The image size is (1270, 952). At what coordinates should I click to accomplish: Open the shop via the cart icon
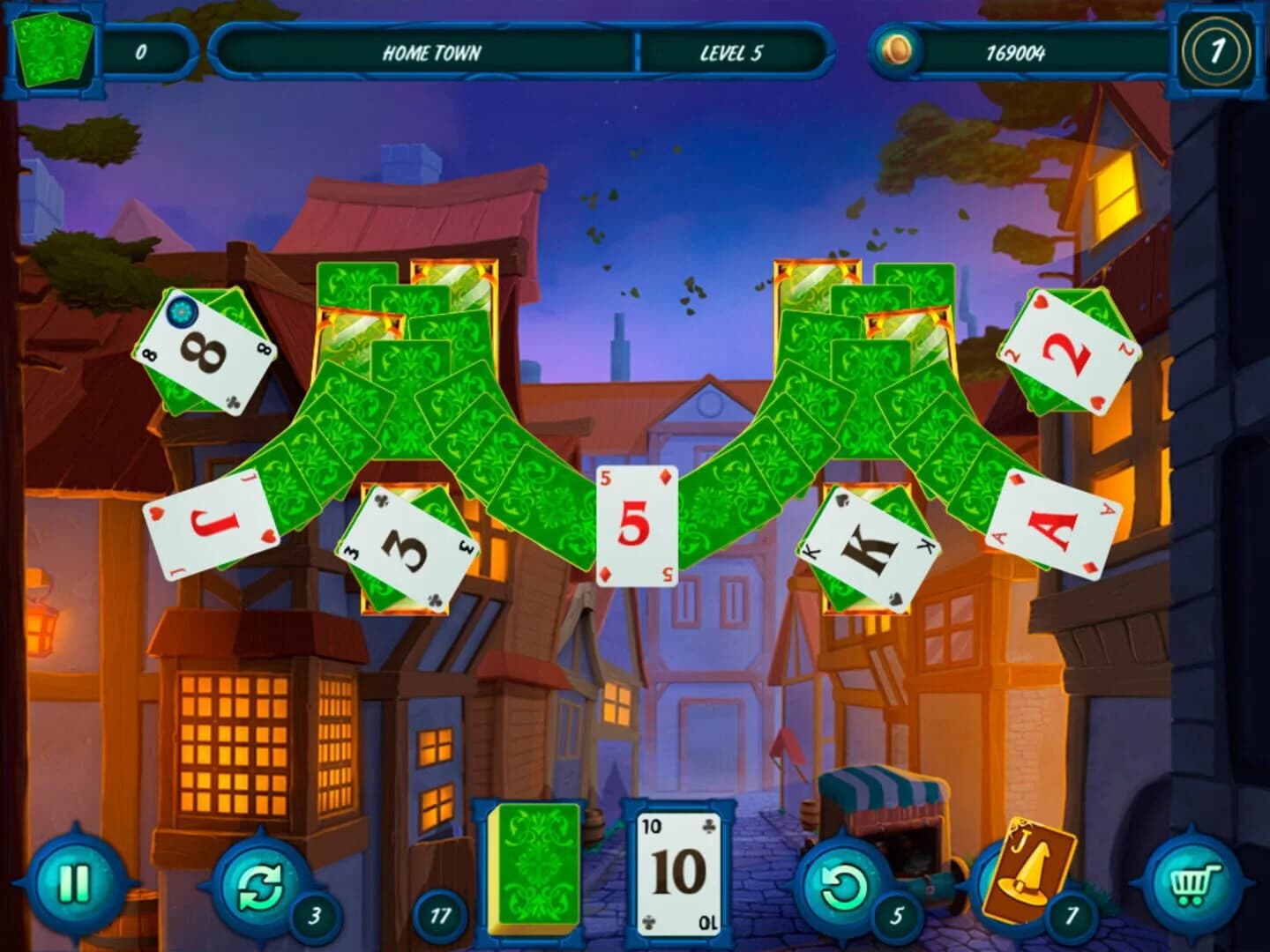tap(1195, 881)
